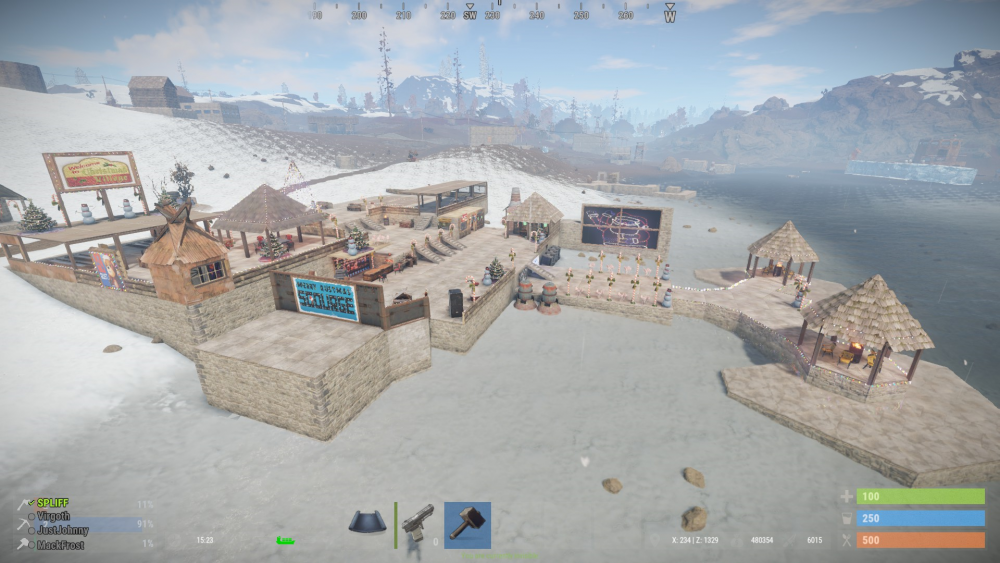Pick JustJohnny from the team list
This screenshot has width=1000, height=563.
[63, 530]
